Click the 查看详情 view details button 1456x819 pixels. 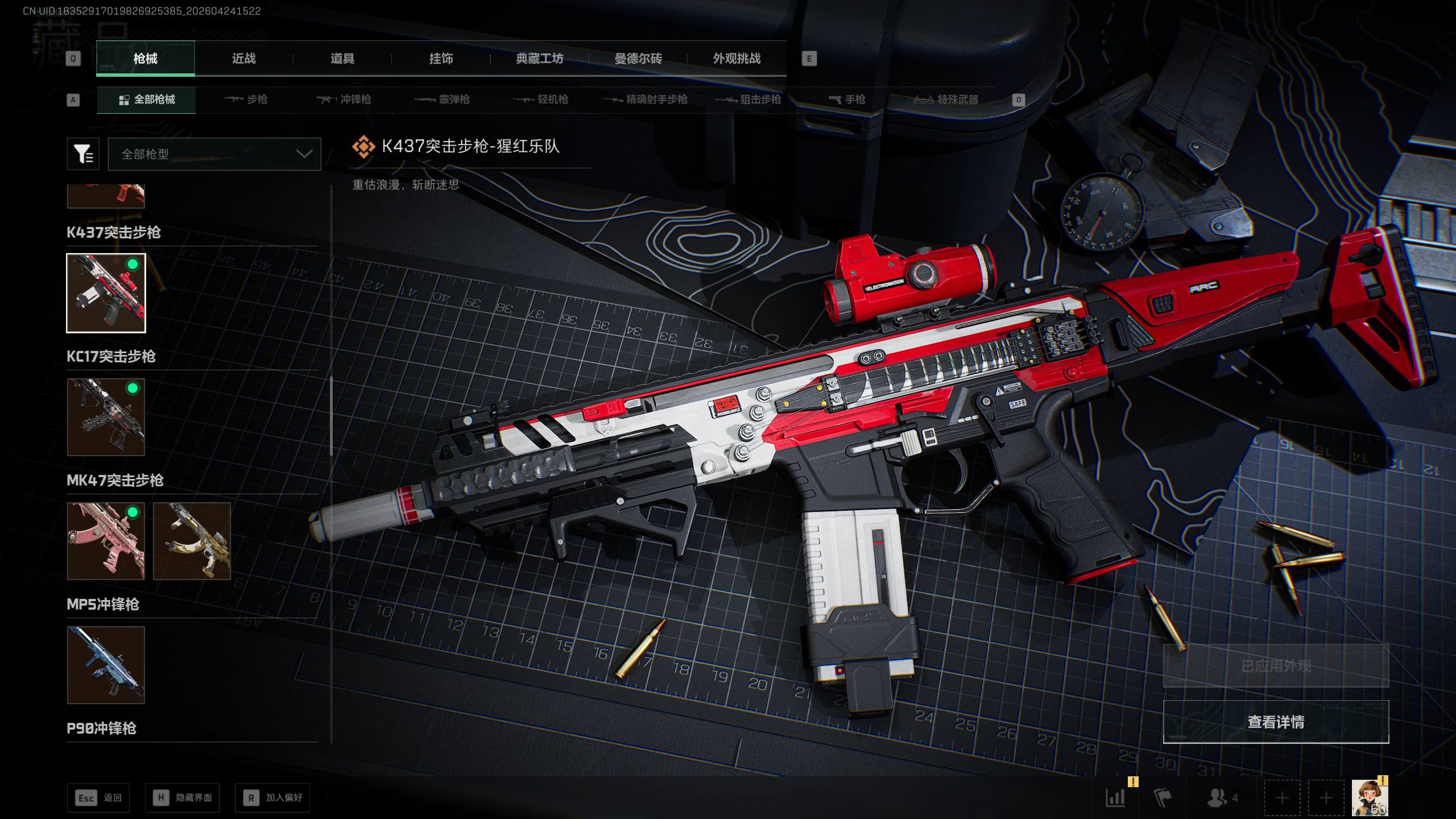[1276, 722]
